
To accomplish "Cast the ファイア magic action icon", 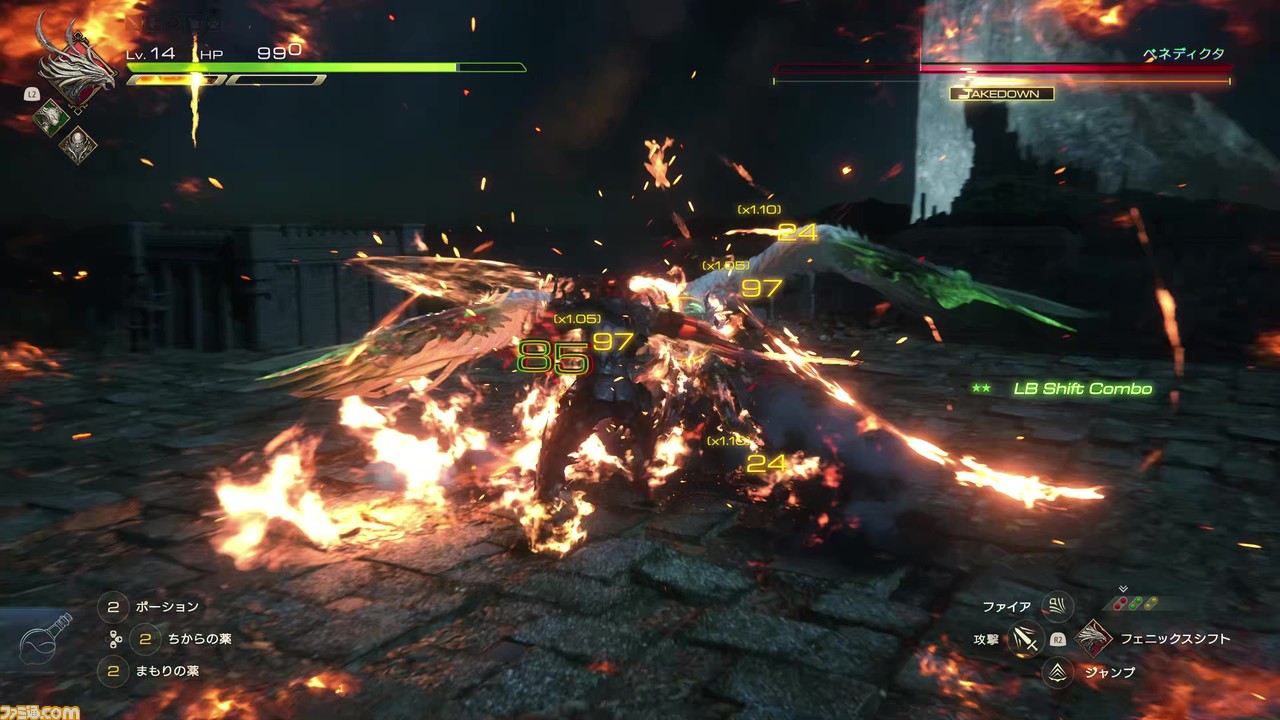I will click(x=1056, y=606).
